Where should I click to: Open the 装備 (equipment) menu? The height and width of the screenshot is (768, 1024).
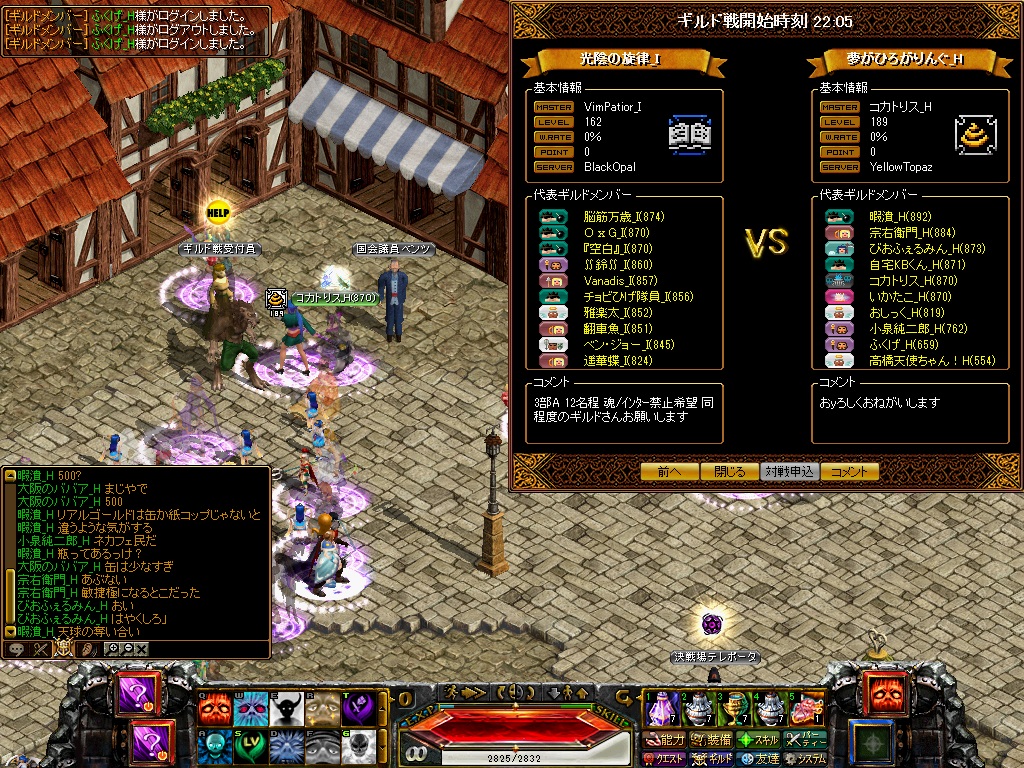[710, 740]
